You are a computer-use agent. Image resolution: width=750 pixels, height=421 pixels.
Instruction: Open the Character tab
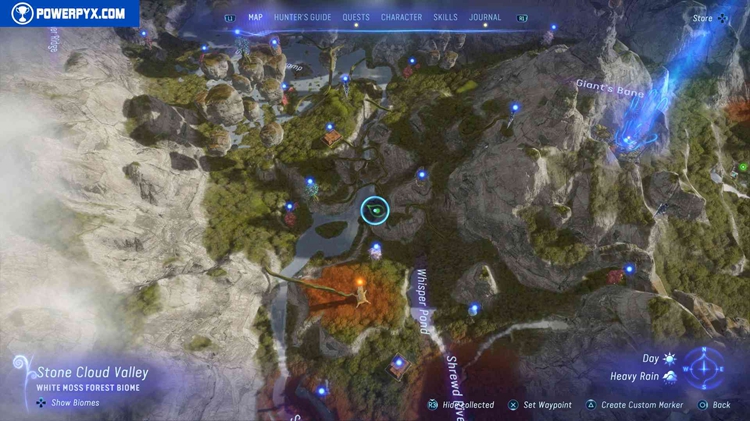point(401,17)
